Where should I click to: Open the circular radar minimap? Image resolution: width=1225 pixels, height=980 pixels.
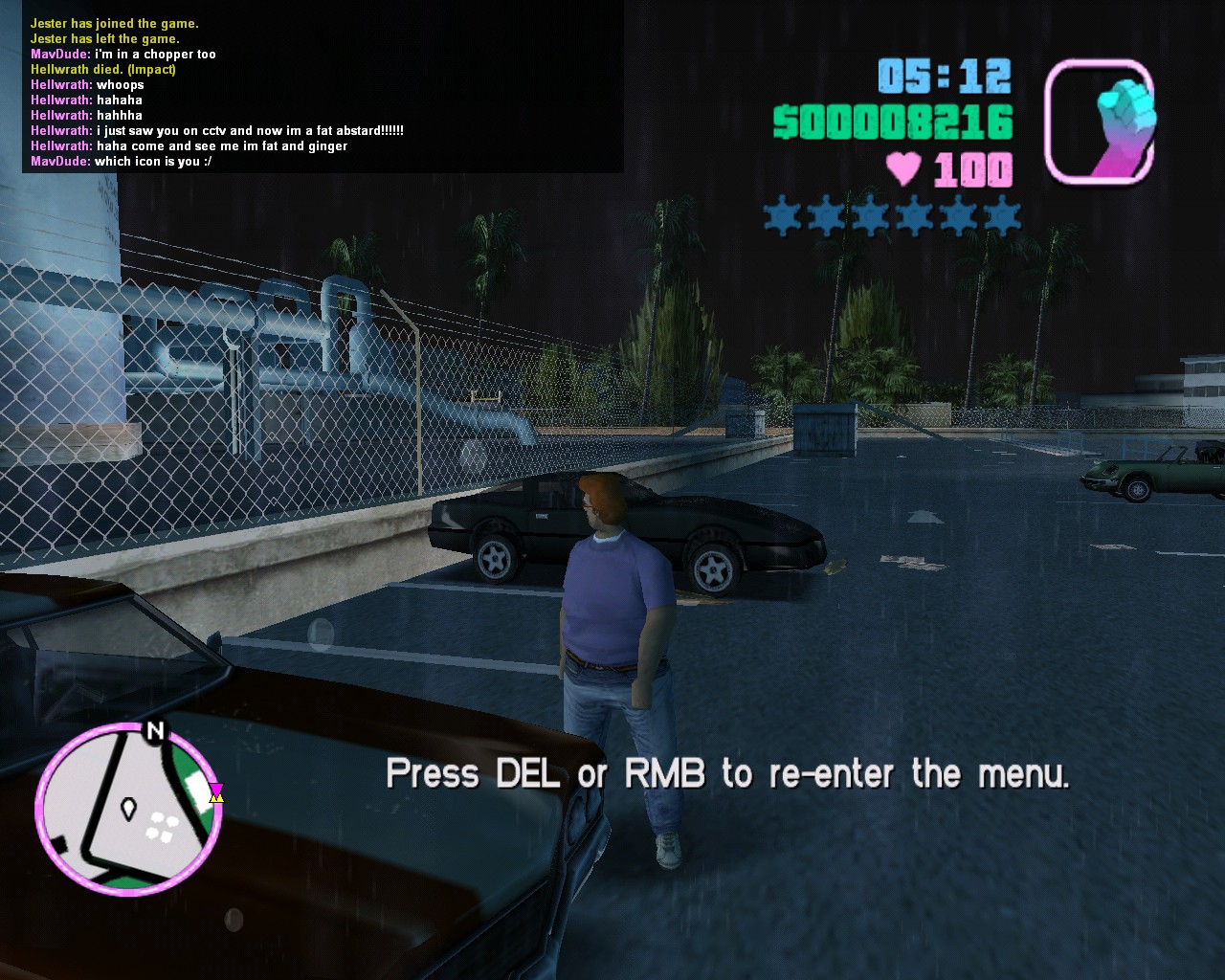coord(127,810)
